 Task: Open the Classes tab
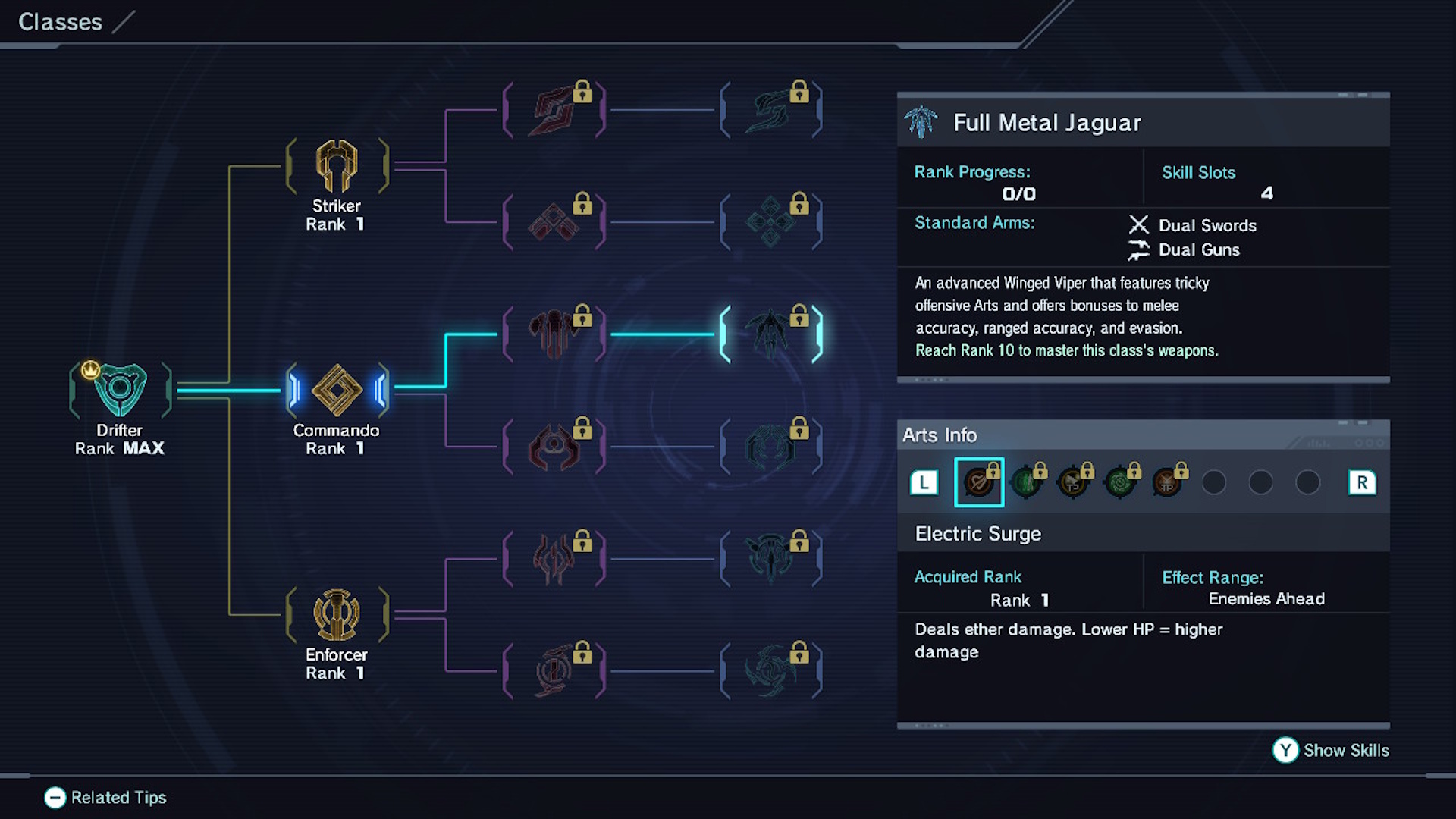click(x=60, y=22)
